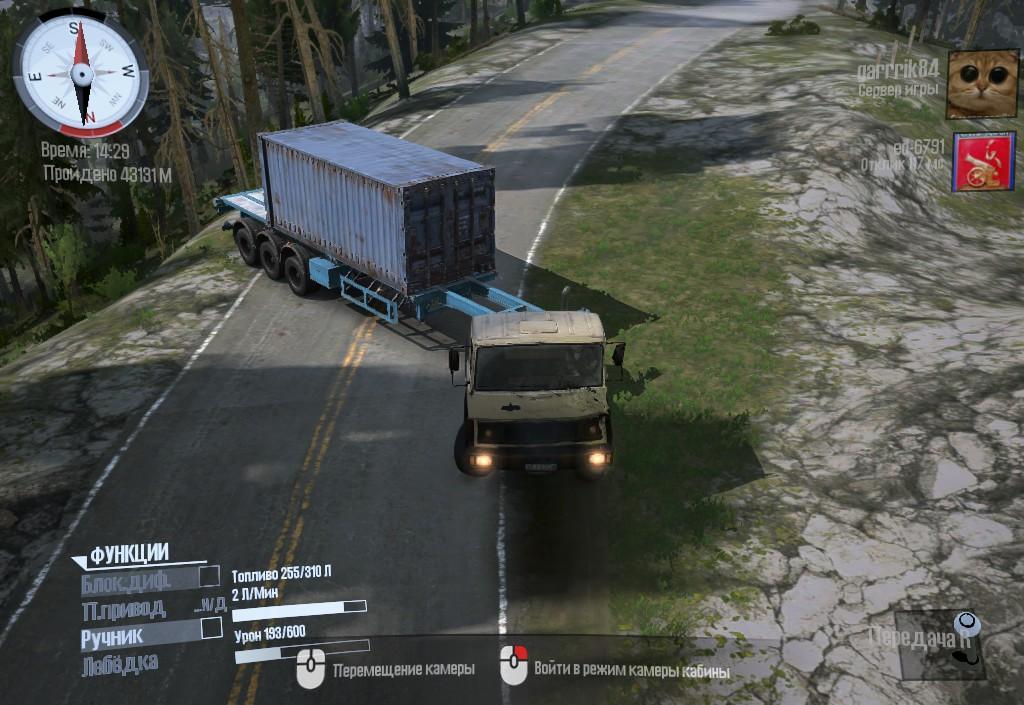This screenshot has width=1024, height=705.
Task: Toggle the Блок.диф. differential lock function
Action: tap(126, 580)
